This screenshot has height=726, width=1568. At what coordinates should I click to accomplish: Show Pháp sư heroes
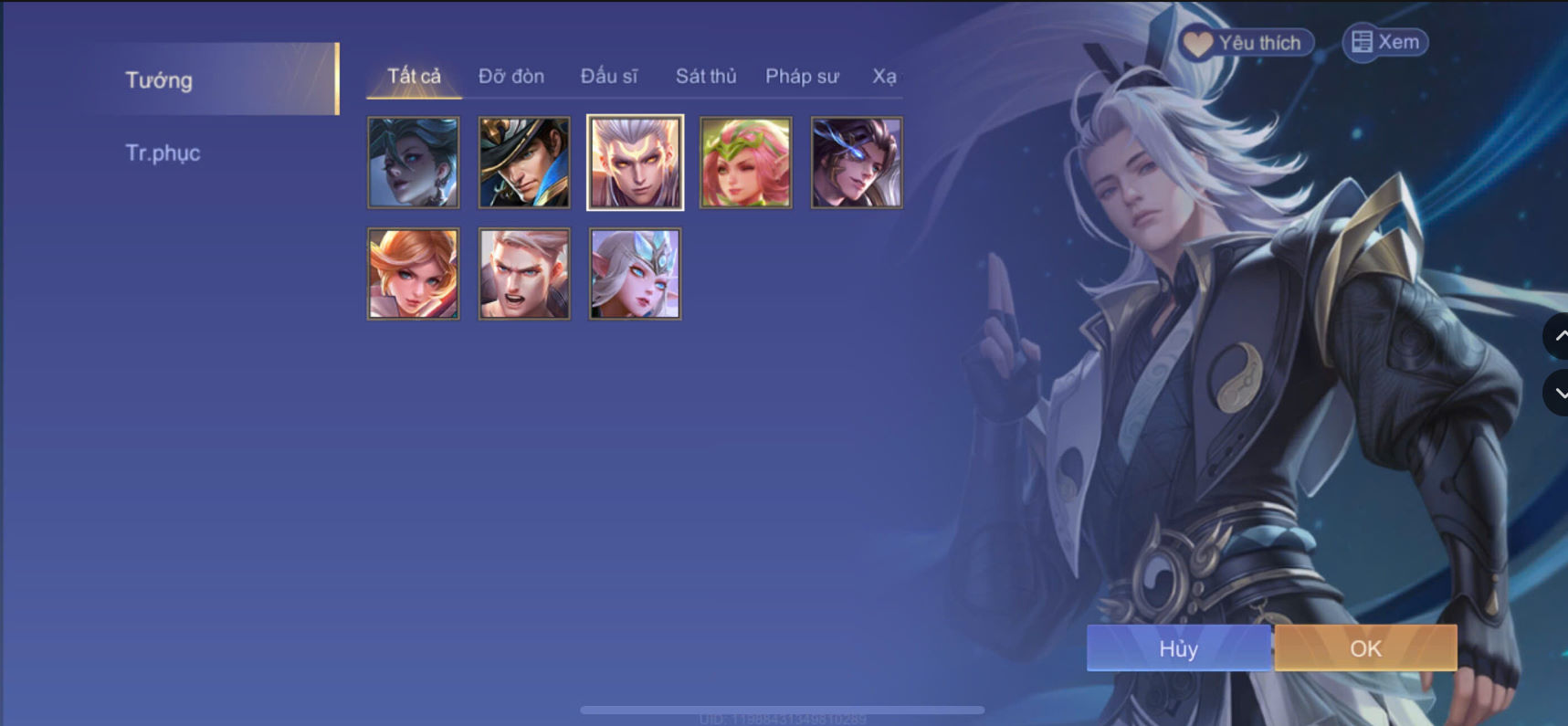802,77
